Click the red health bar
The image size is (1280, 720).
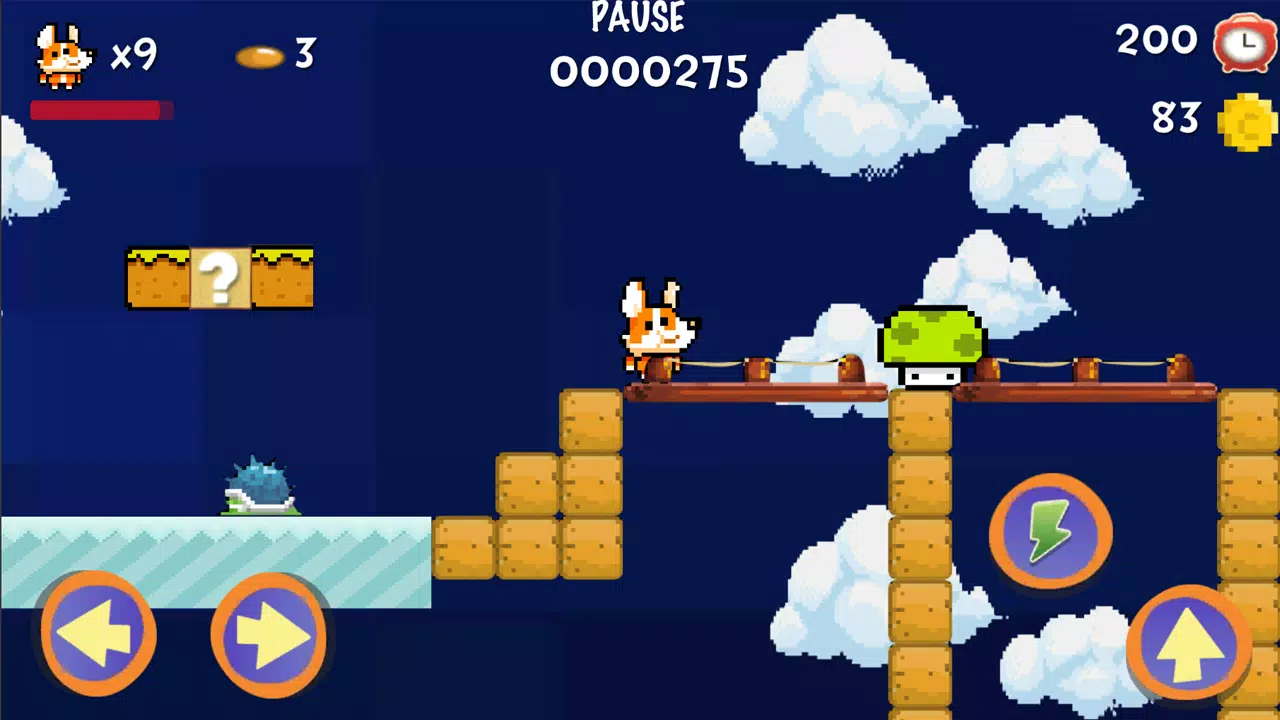click(x=100, y=111)
